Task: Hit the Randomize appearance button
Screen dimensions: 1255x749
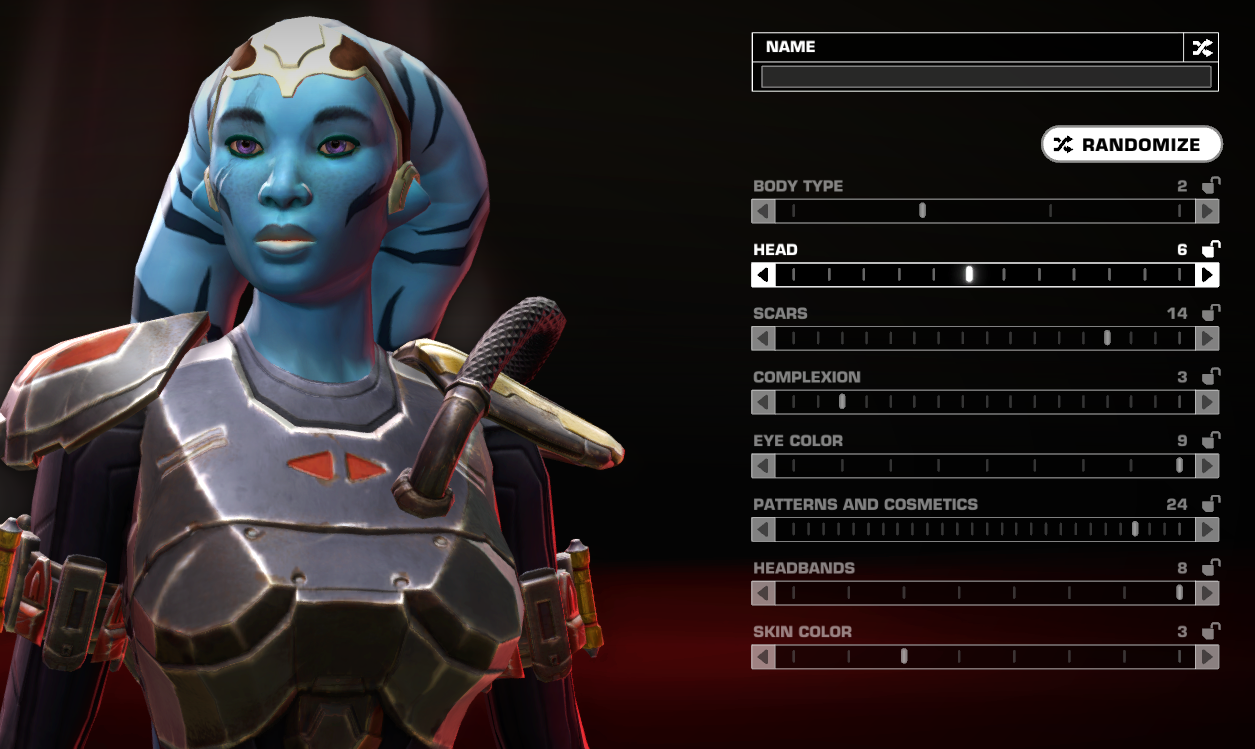Action: (1131, 145)
